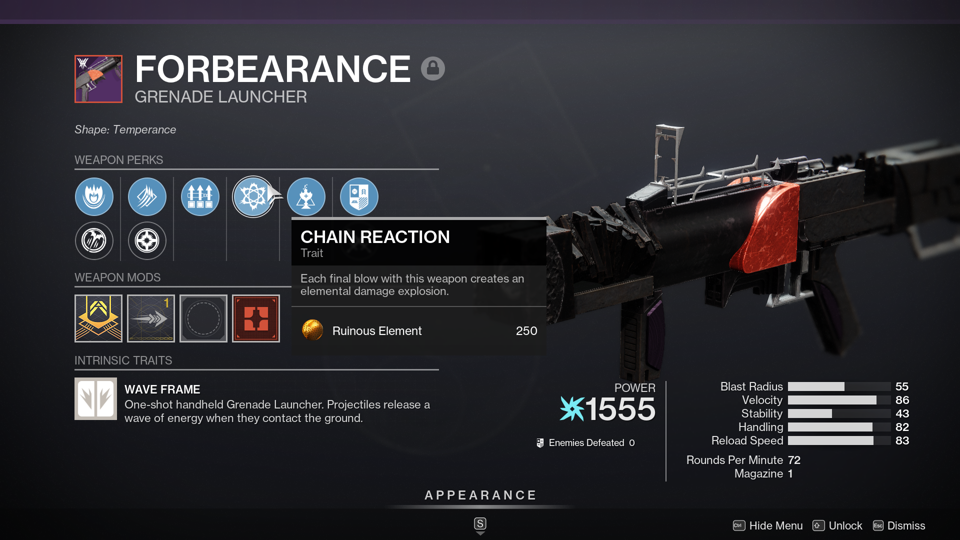The height and width of the screenshot is (540, 960).
Task: Open the arrow-pattern weapon mod slot
Action: coord(151,318)
